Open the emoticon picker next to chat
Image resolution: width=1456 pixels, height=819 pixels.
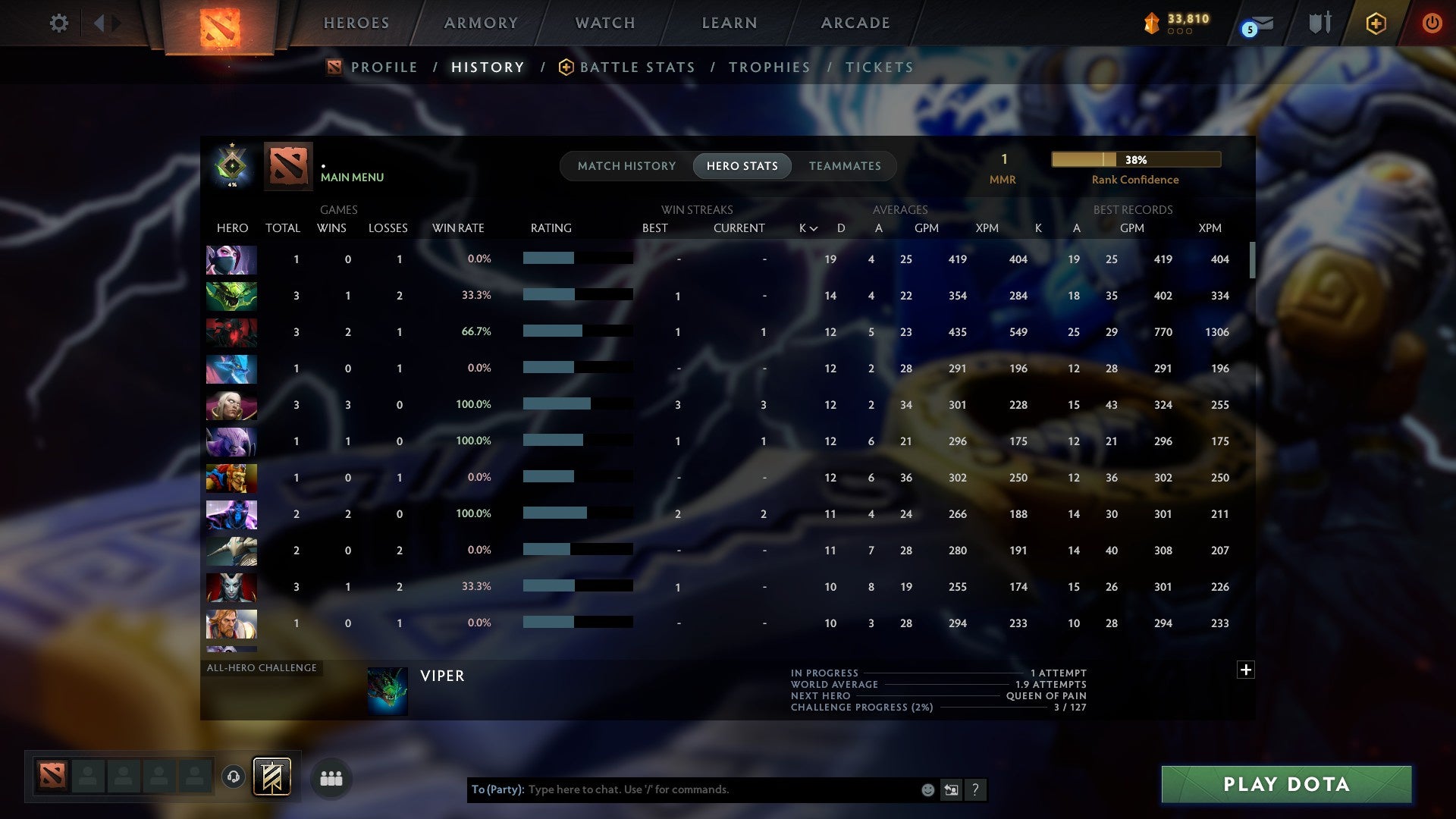(927, 789)
